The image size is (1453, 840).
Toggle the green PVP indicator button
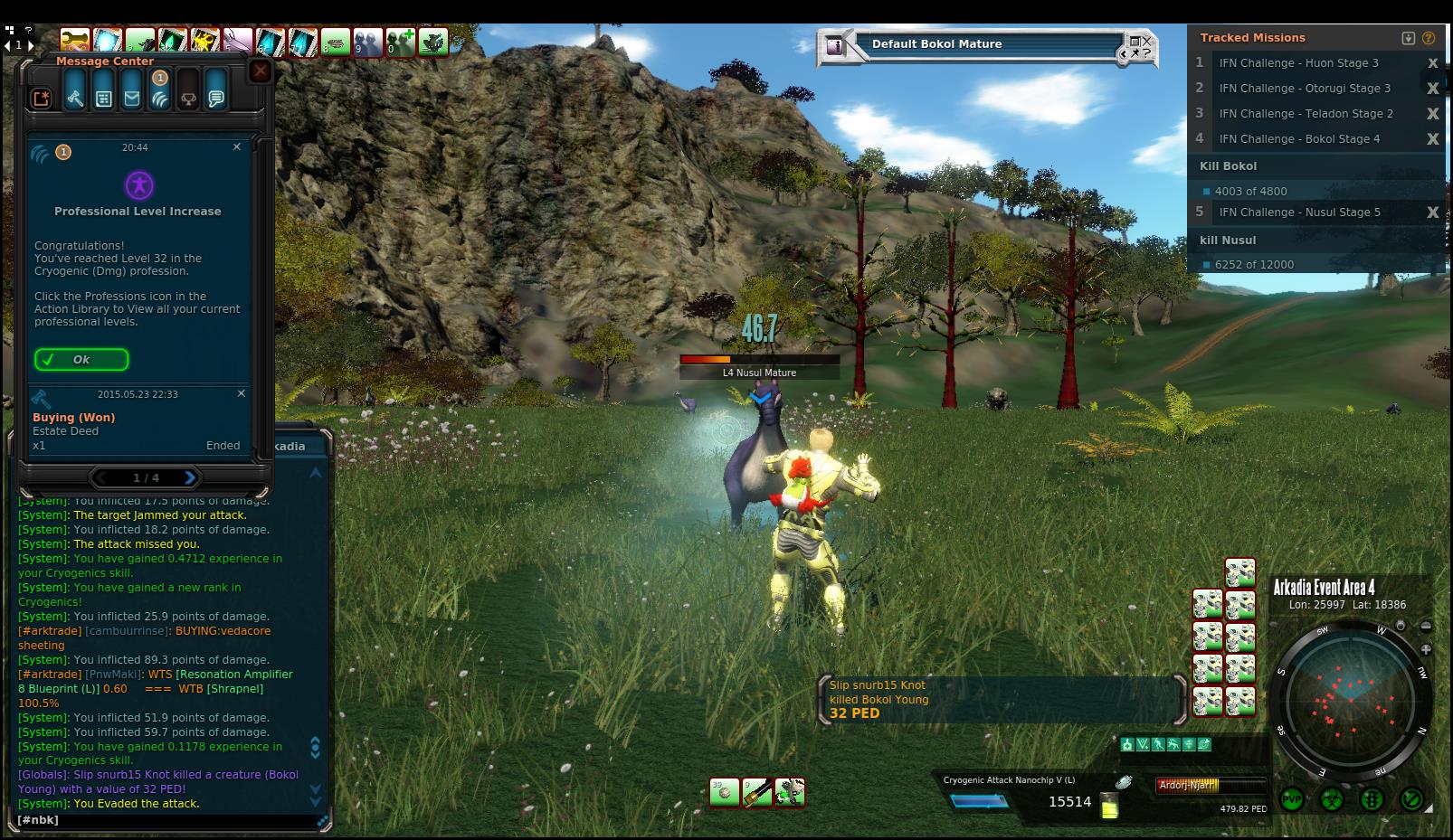[1291, 800]
